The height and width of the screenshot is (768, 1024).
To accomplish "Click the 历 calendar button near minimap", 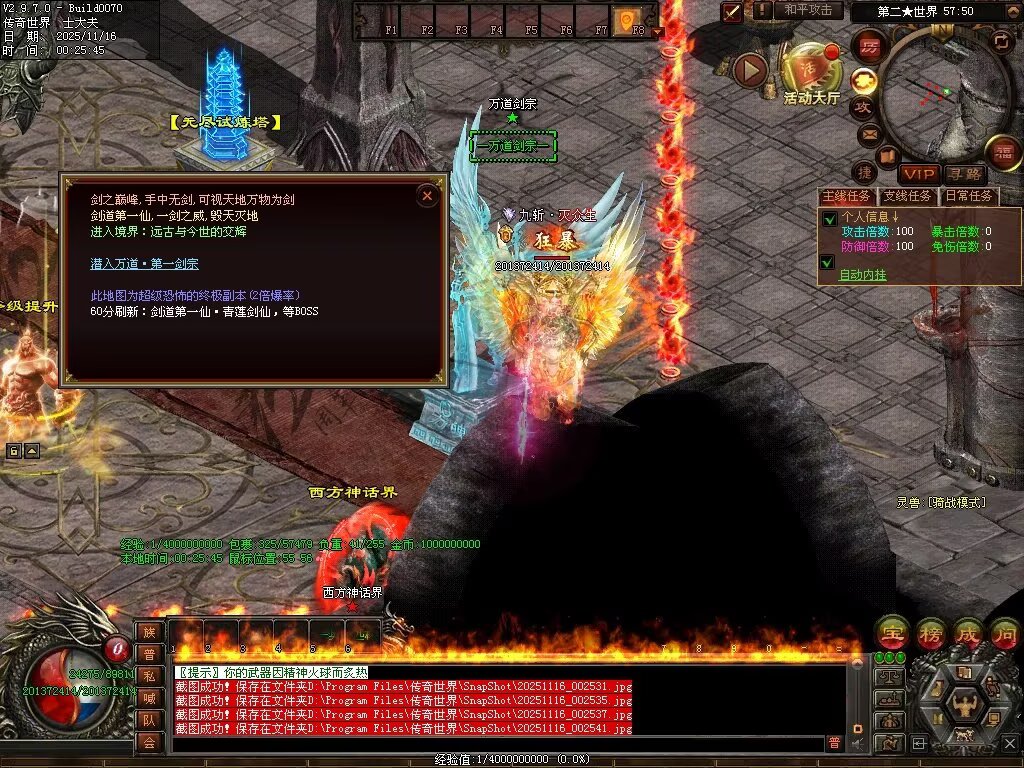I will (869, 46).
